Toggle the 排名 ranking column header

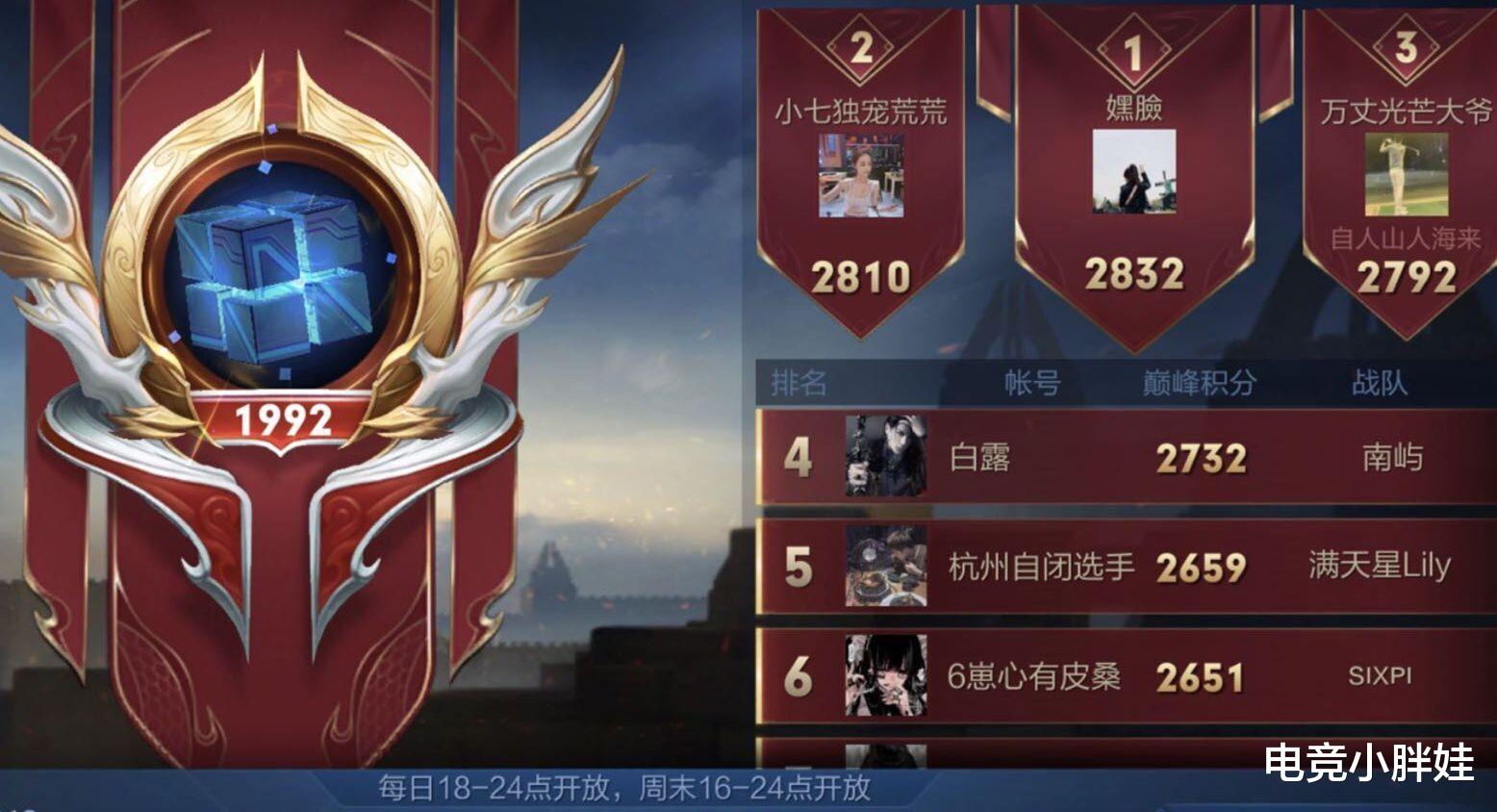pos(799,381)
